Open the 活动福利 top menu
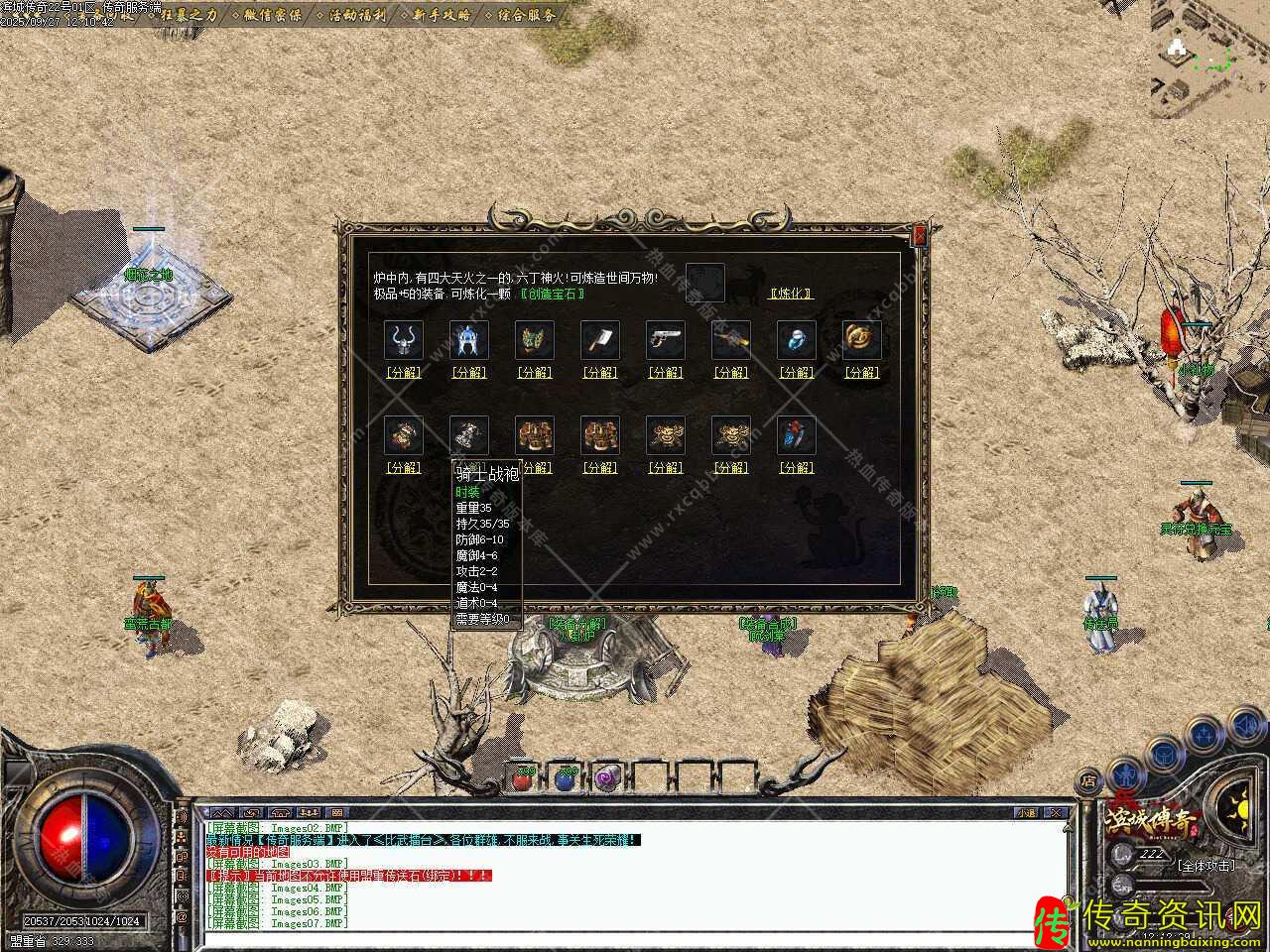This screenshot has height=952, width=1270. (358, 15)
